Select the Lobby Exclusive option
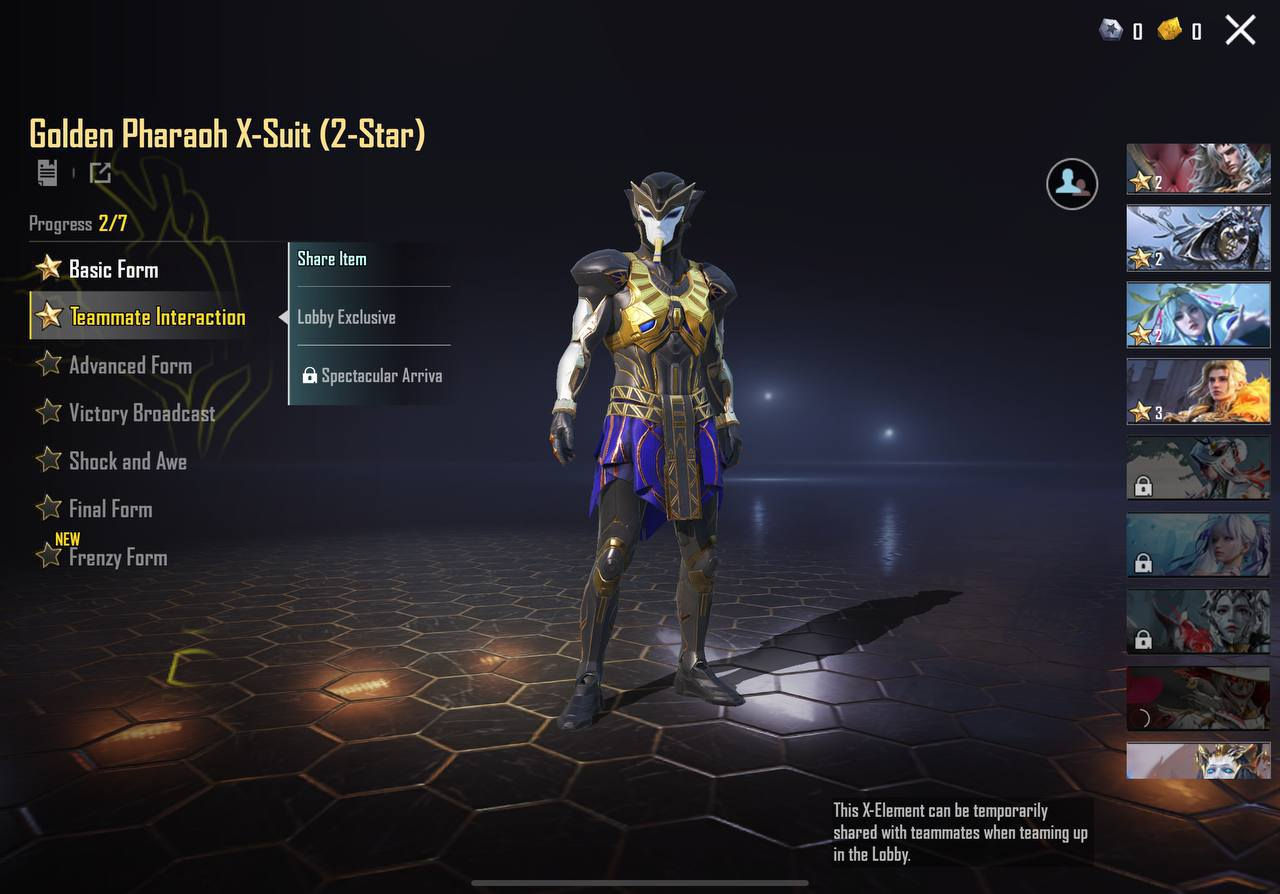 point(346,317)
